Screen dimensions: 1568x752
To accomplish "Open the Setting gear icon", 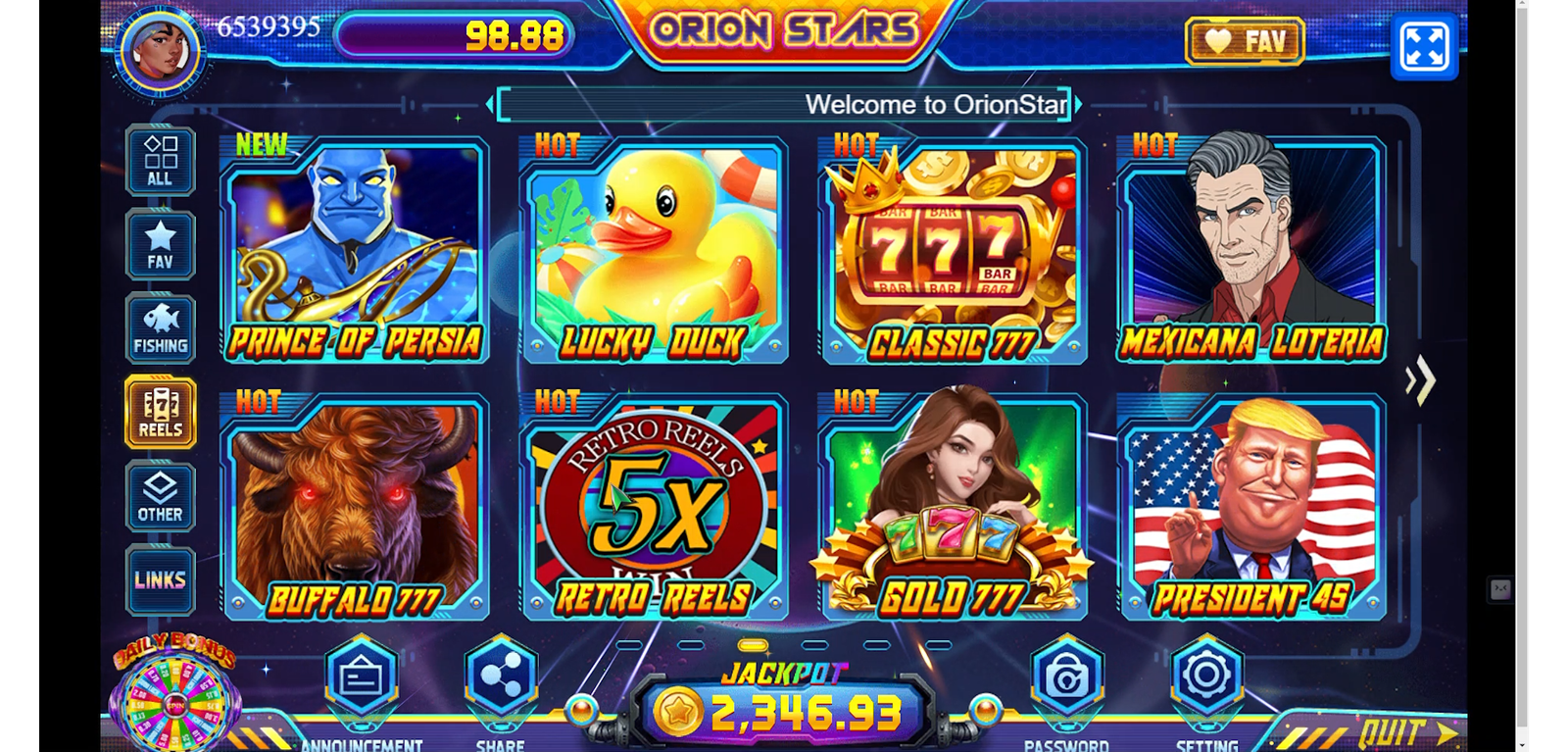I will (1206, 677).
